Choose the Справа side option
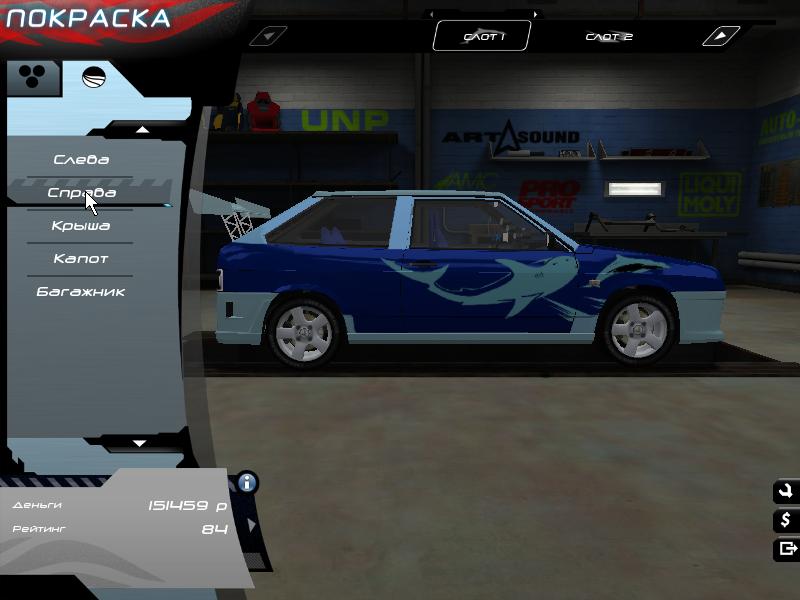800x600 pixels. [x=82, y=193]
